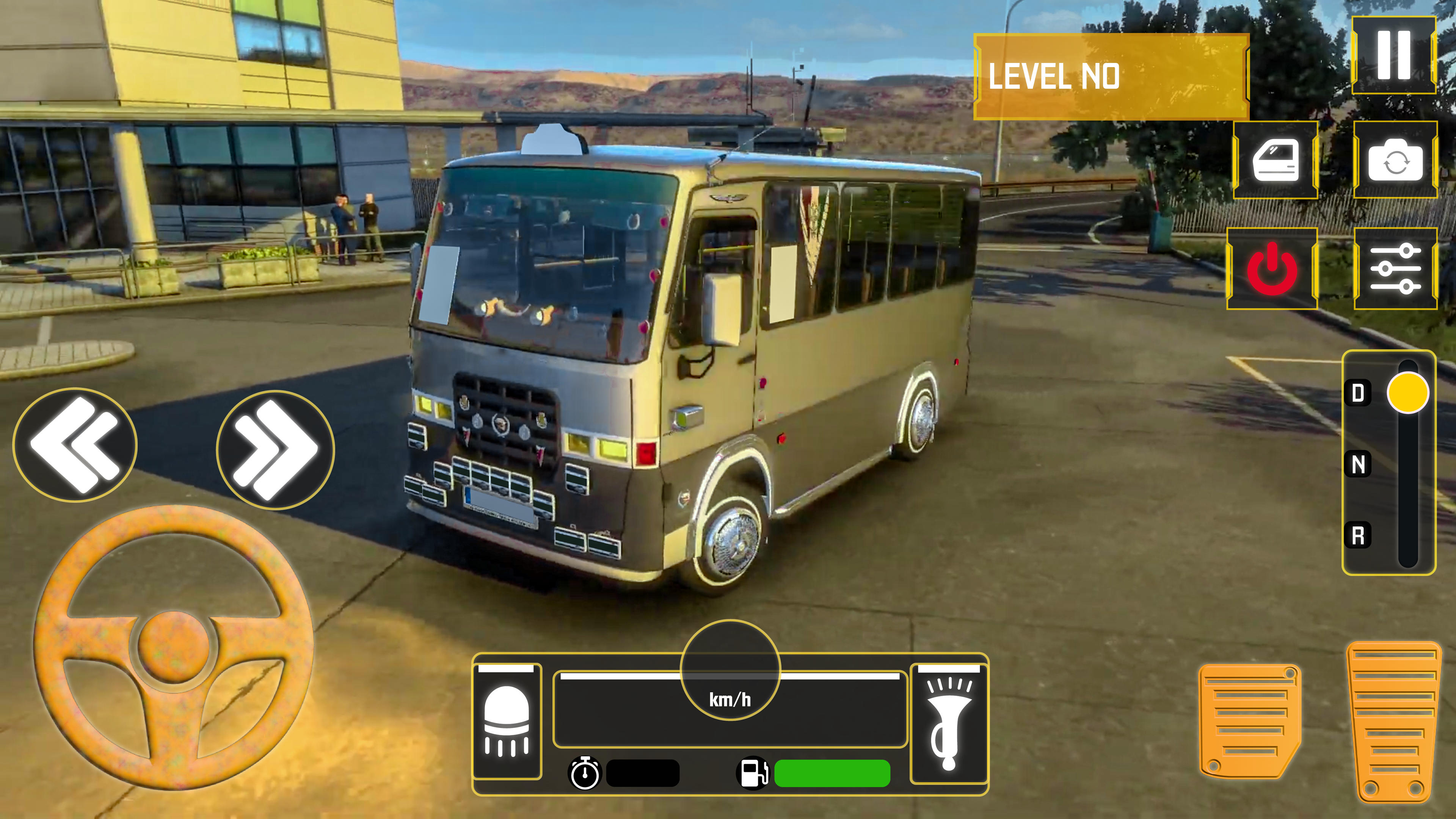
Task: Open the bus door control
Action: pos(1275,160)
